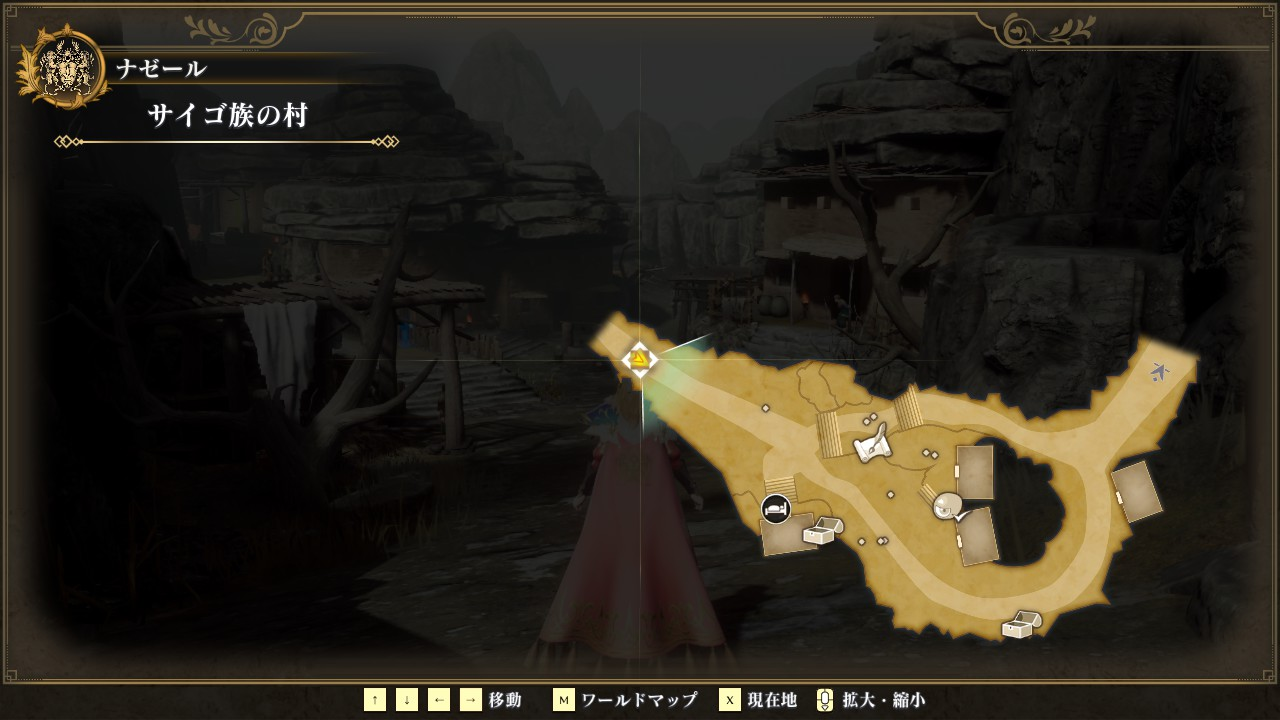Click the inn bed icon on the map
The image size is (1280, 720).
tap(775, 509)
